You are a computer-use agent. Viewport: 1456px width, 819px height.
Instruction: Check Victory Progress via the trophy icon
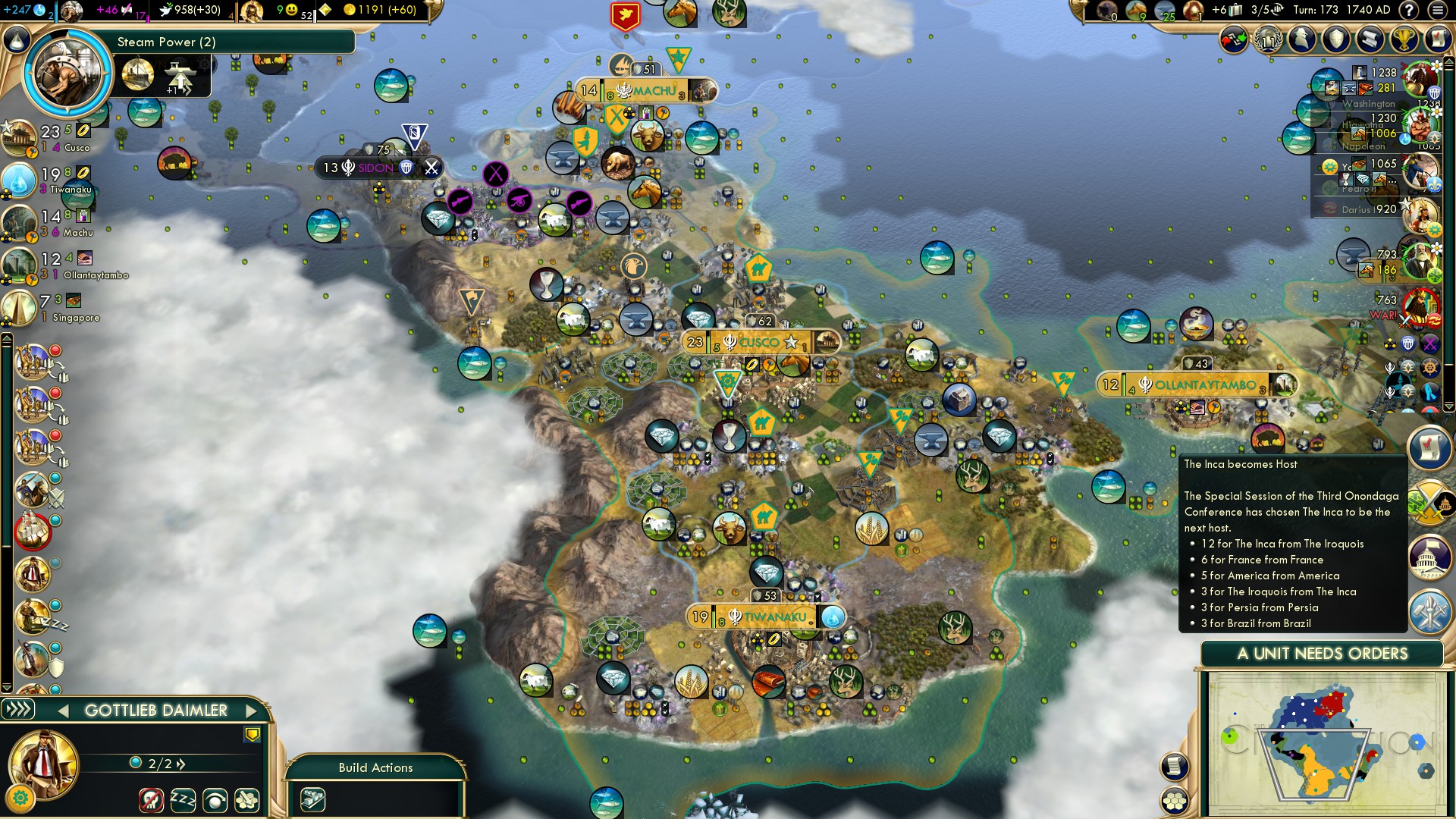coord(1404,39)
